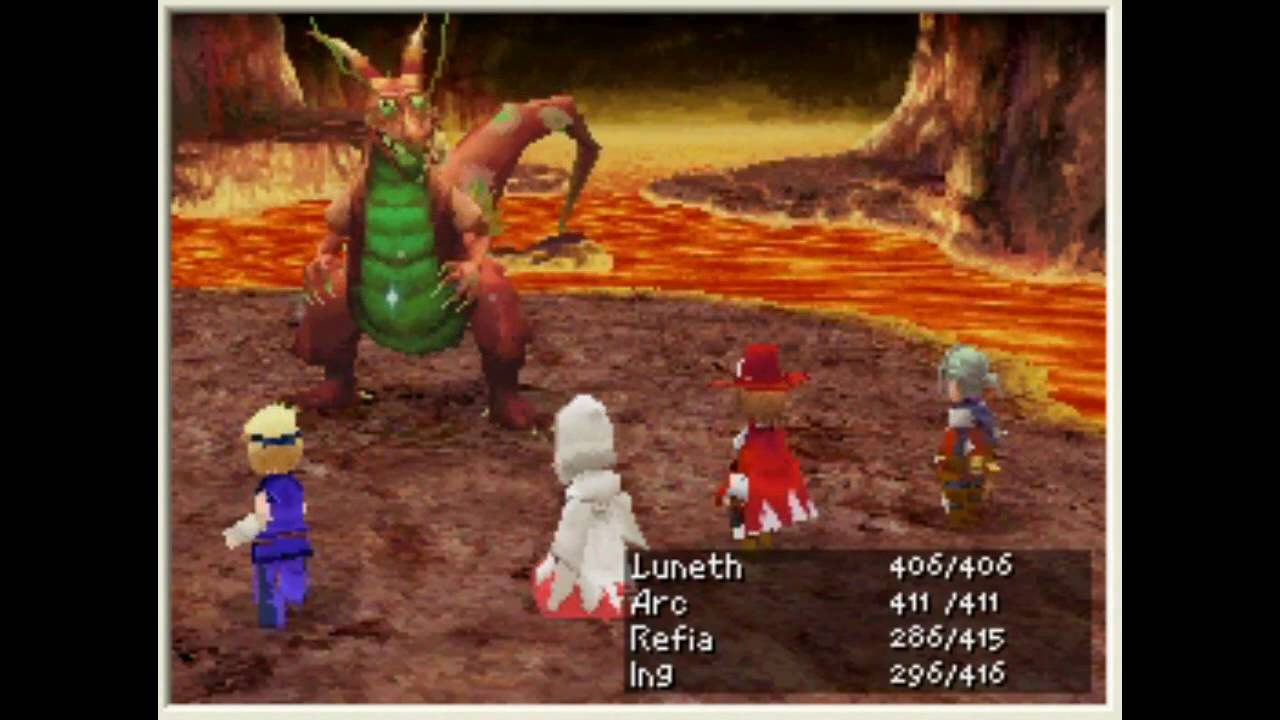
Task: Select the Ing party member row
Action: click(x=652, y=675)
